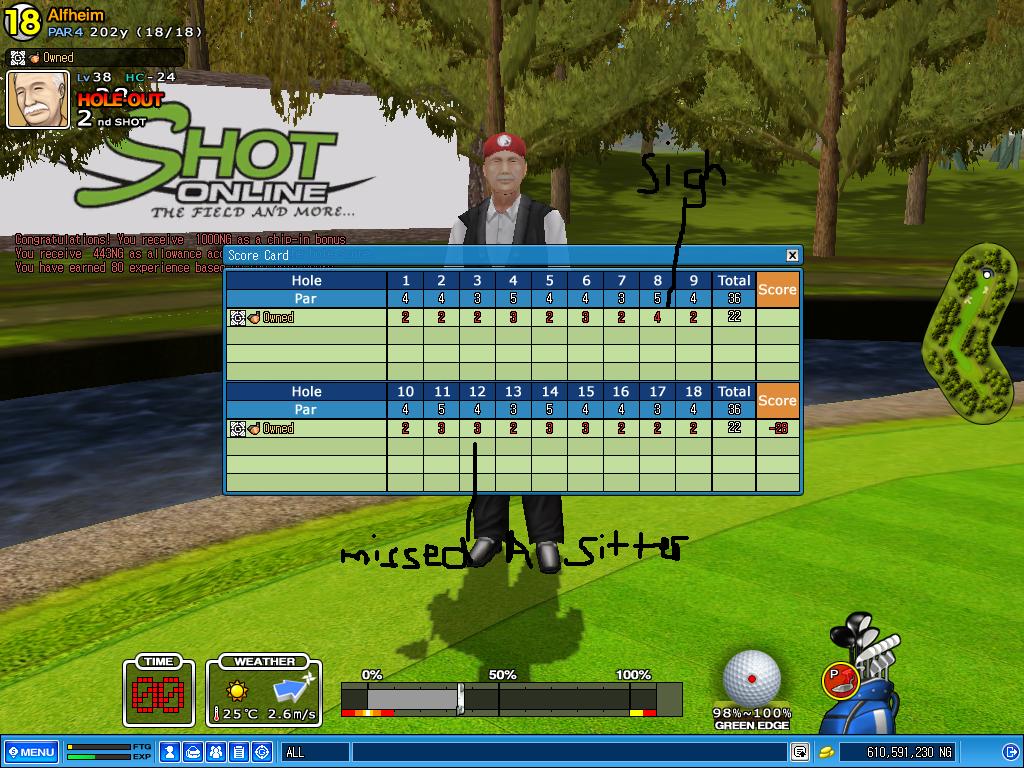This screenshot has width=1024, height=768.
Task: Open the group of players icon
Action: (216, 752)
